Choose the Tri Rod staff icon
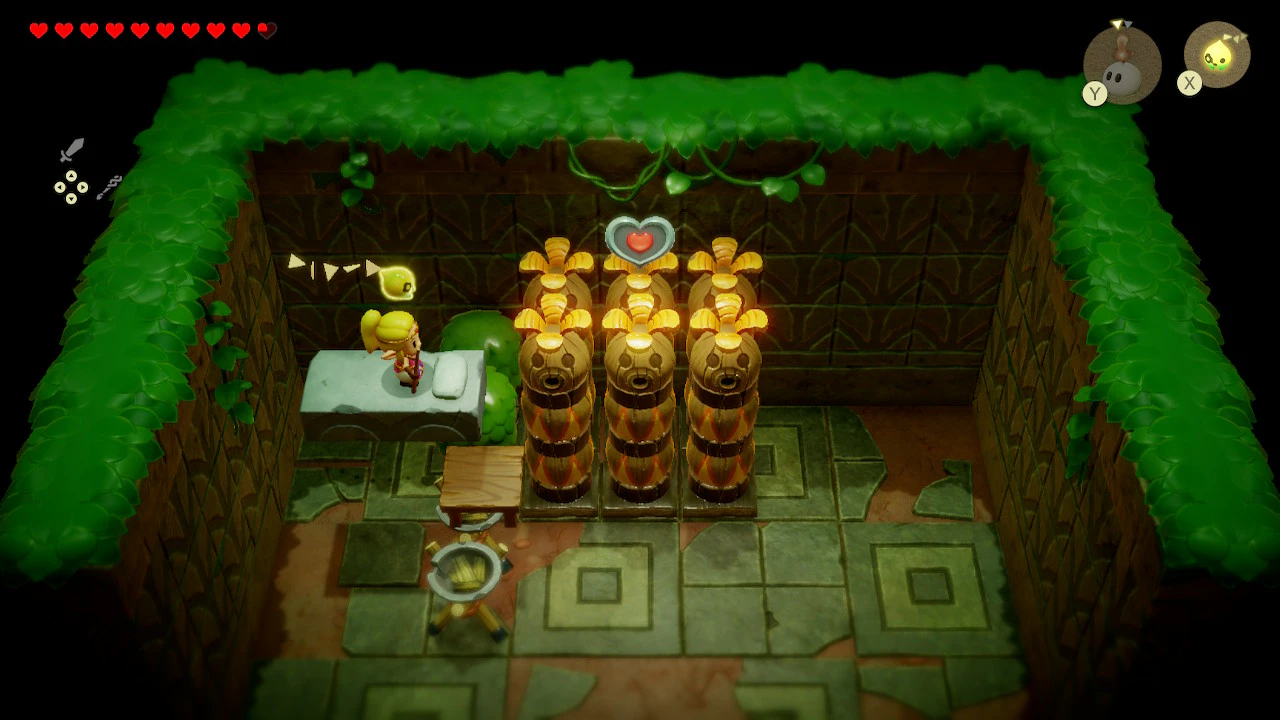1280x720 pixels. (x=109, y=187)
